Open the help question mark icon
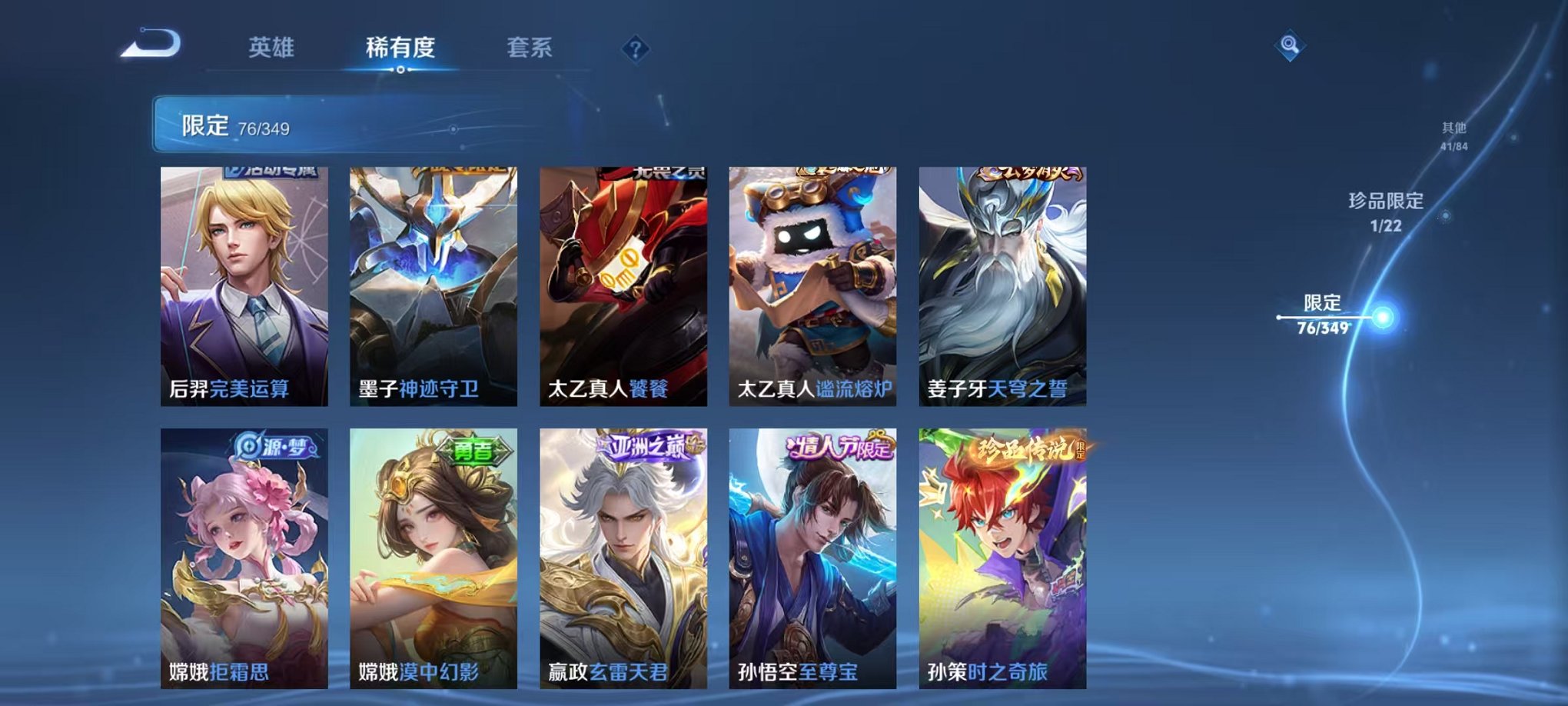The width and height of the screenshot is (1568, 706). tap(635, 50)
